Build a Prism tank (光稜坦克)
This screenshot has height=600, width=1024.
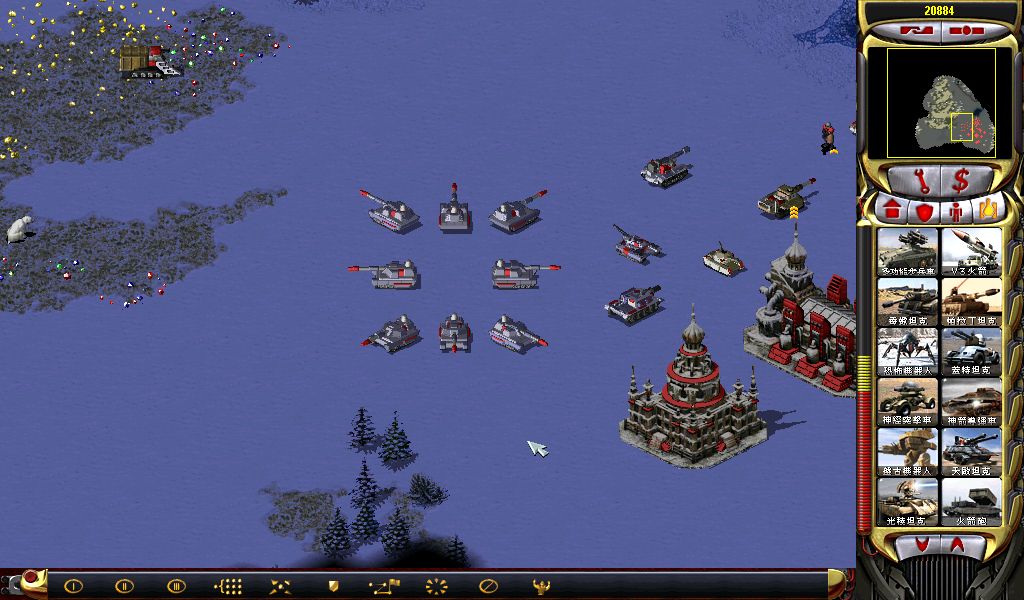click(908, 502)
